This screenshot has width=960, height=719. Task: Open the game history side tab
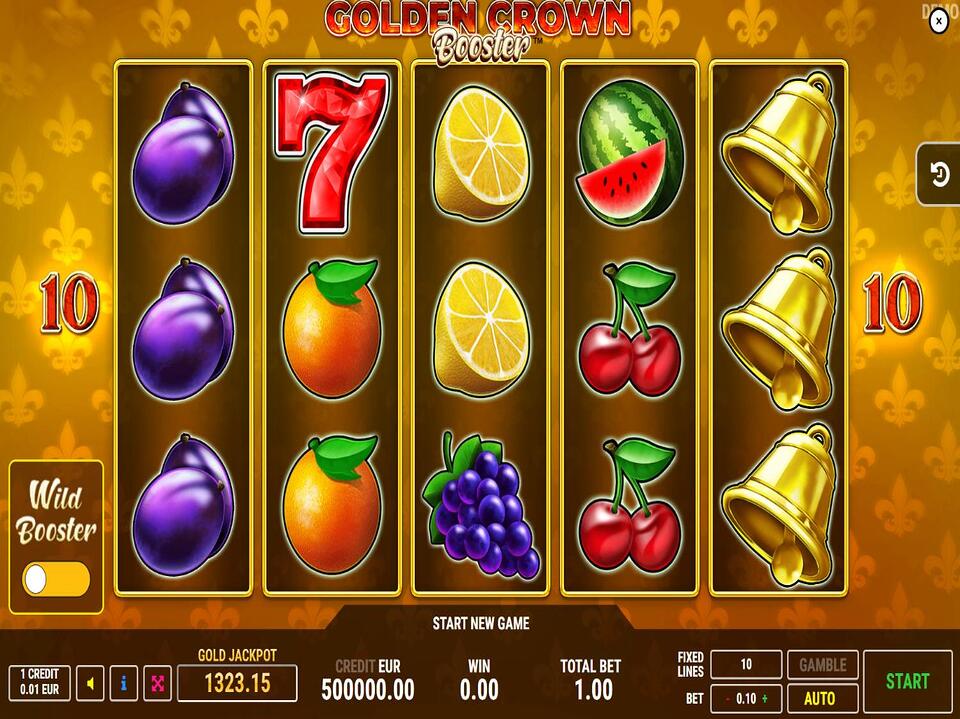[x=939, y=175]
